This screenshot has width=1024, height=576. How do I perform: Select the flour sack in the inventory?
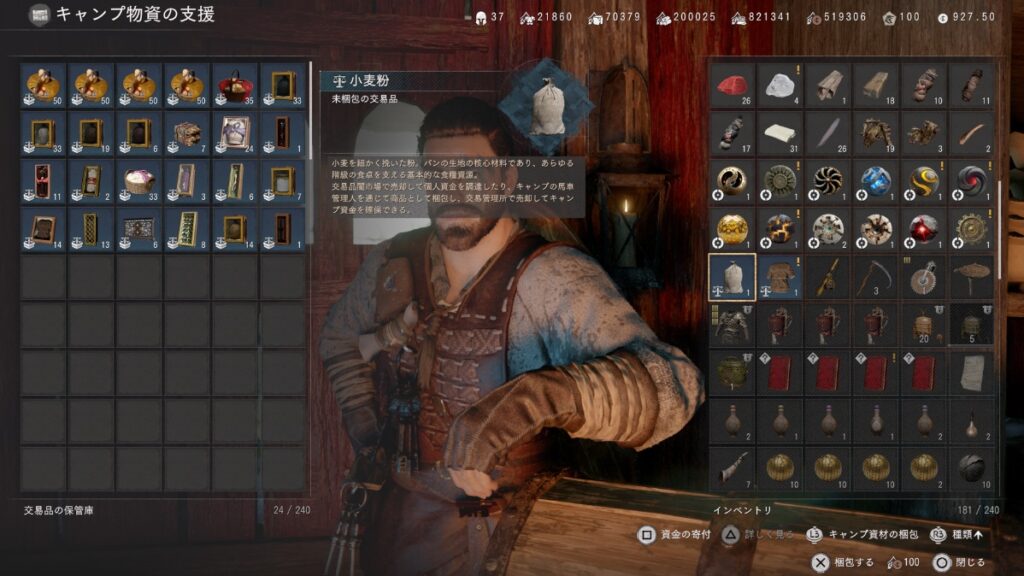732,277
